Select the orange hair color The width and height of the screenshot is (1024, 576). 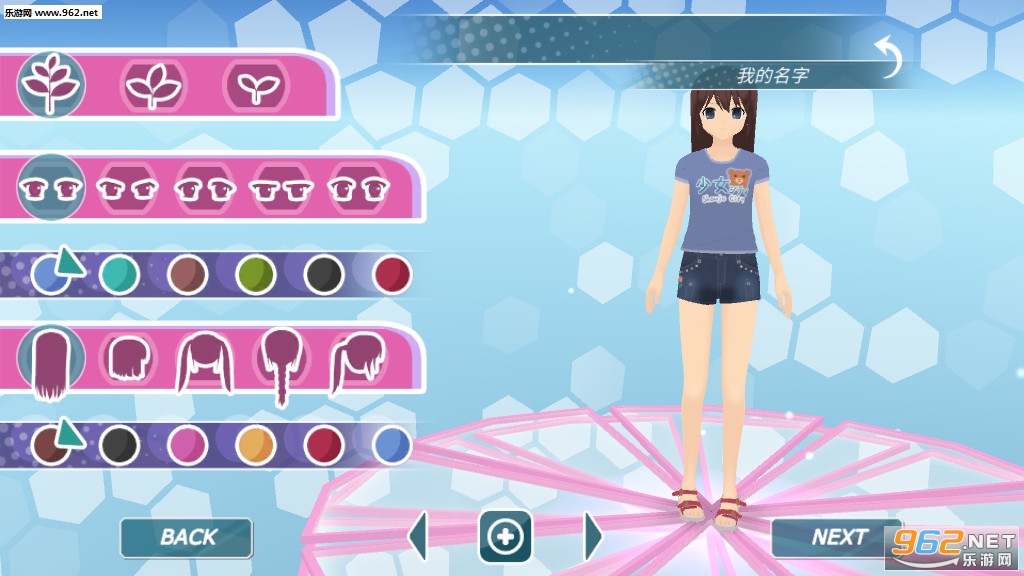coord(256,444)
